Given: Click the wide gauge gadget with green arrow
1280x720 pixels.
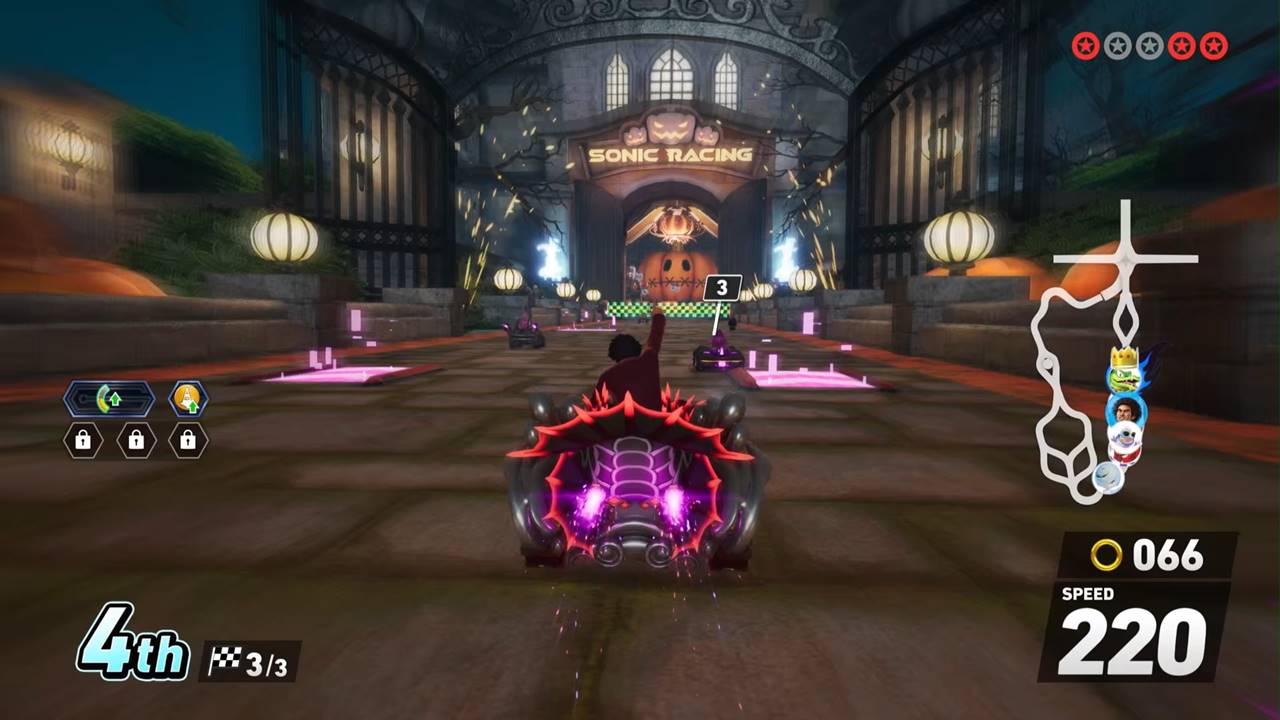Looking at the screenshot, I should pyautogui.click(x=109, y=400).
